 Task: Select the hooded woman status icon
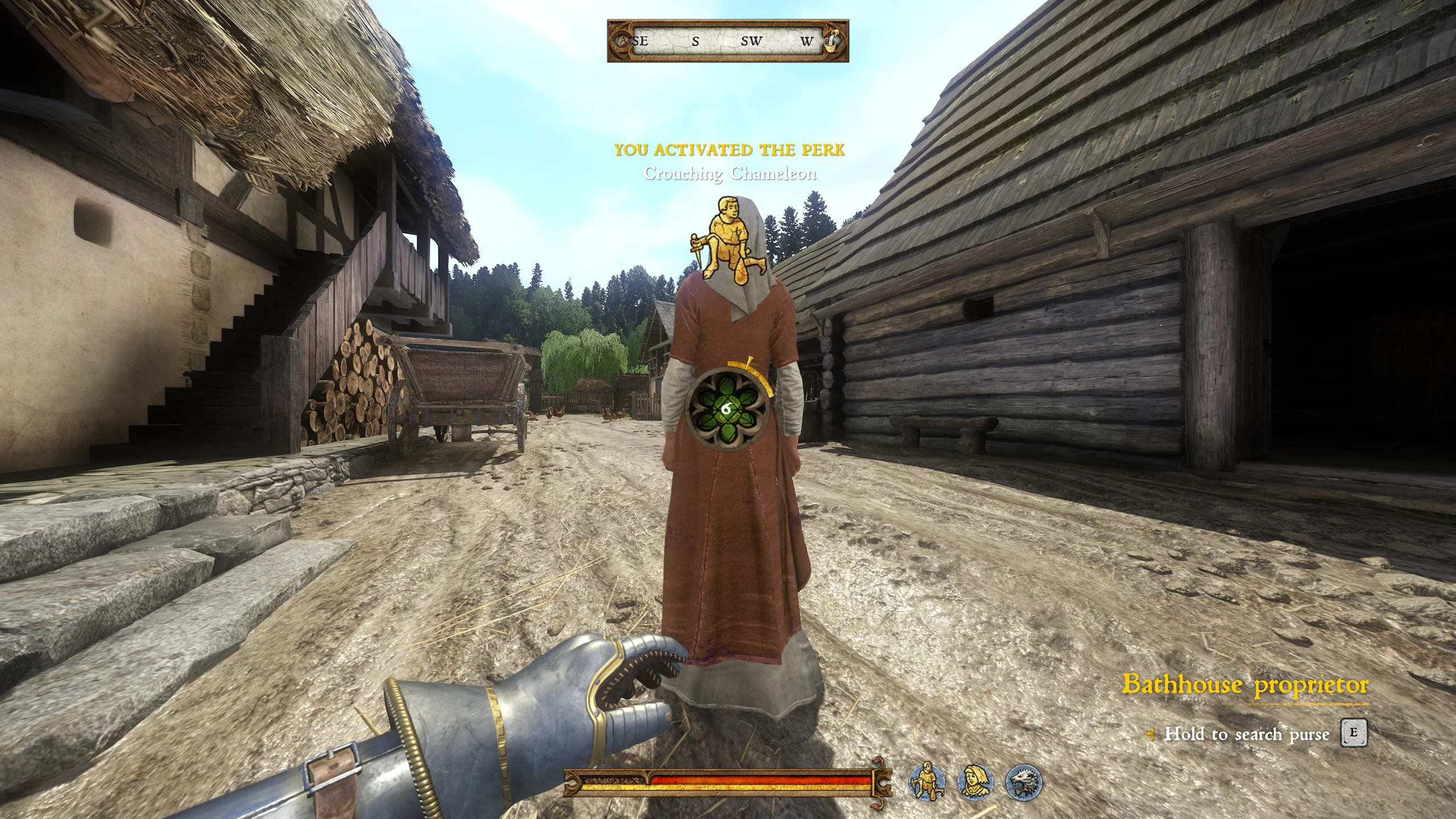pyautogui.click(x=975, y=781)
